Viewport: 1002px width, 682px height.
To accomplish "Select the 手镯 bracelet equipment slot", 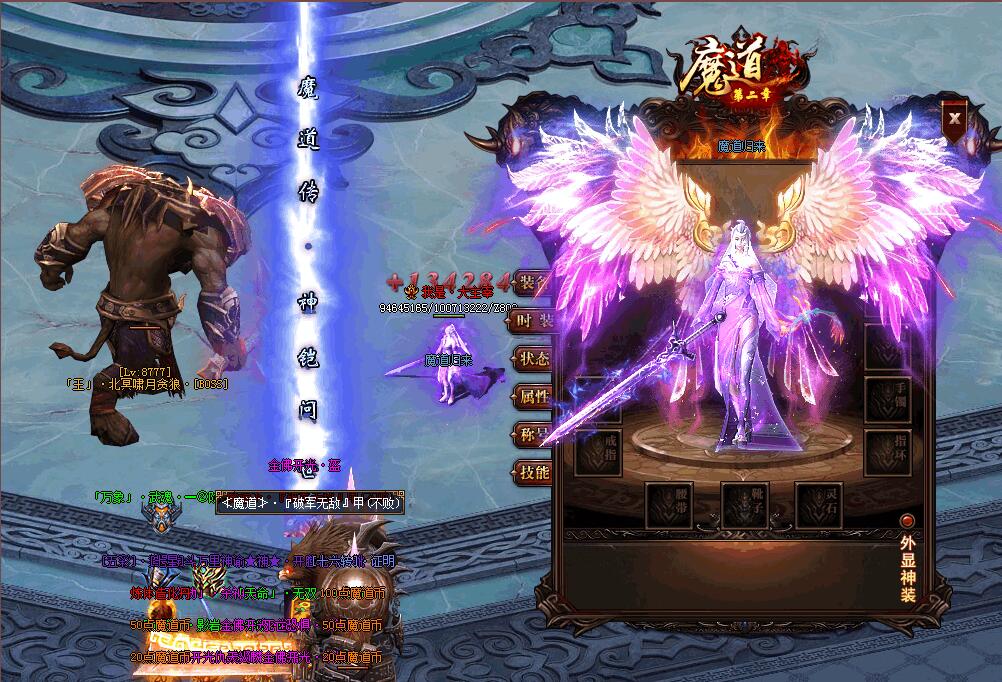I will [888, 398].
